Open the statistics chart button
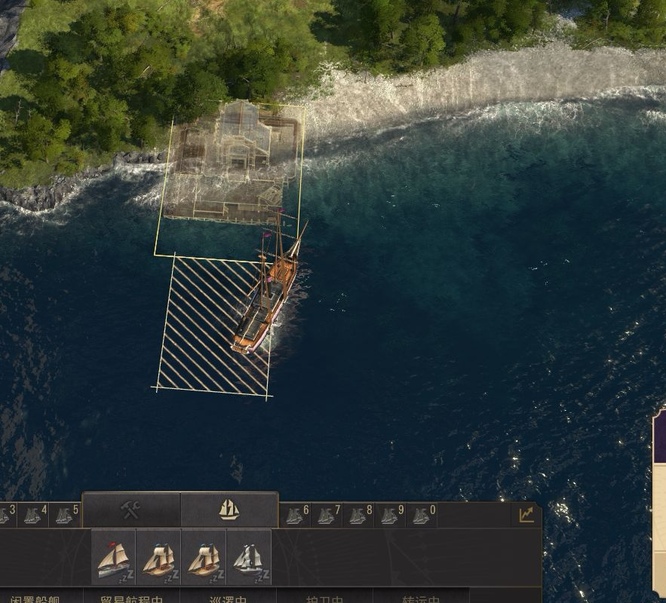 pyautogui.click(x=526, y=514)
